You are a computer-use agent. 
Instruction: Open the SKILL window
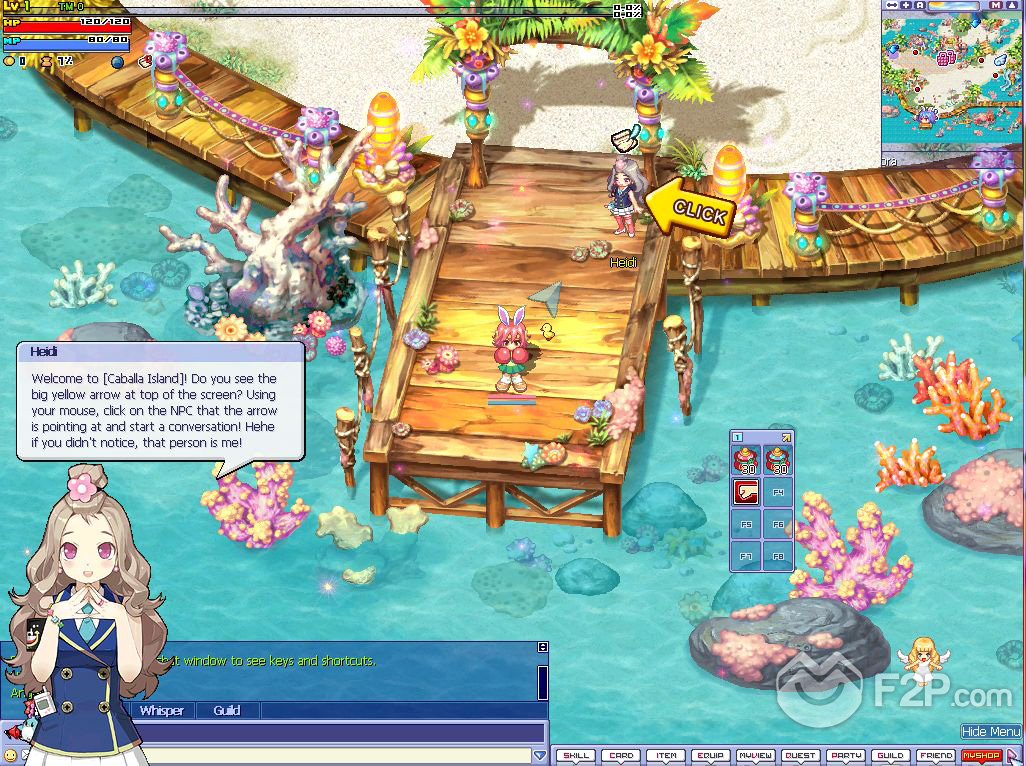pos(575,756)
